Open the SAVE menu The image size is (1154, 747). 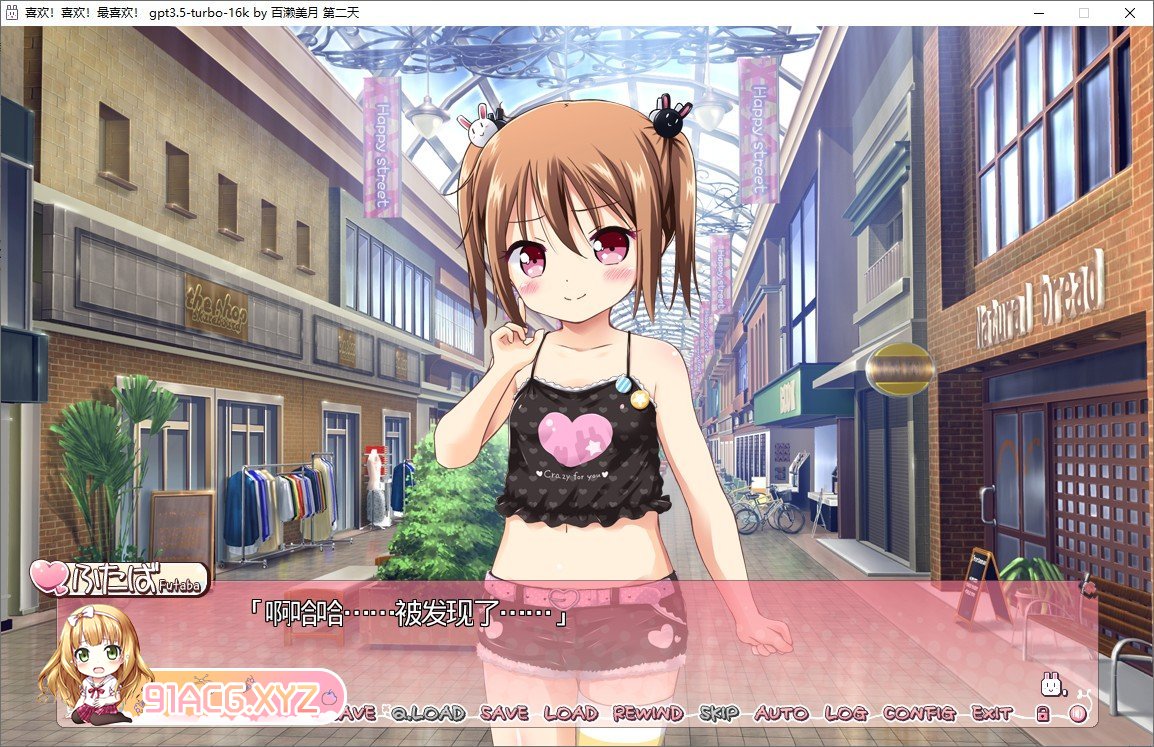point(504,714)
